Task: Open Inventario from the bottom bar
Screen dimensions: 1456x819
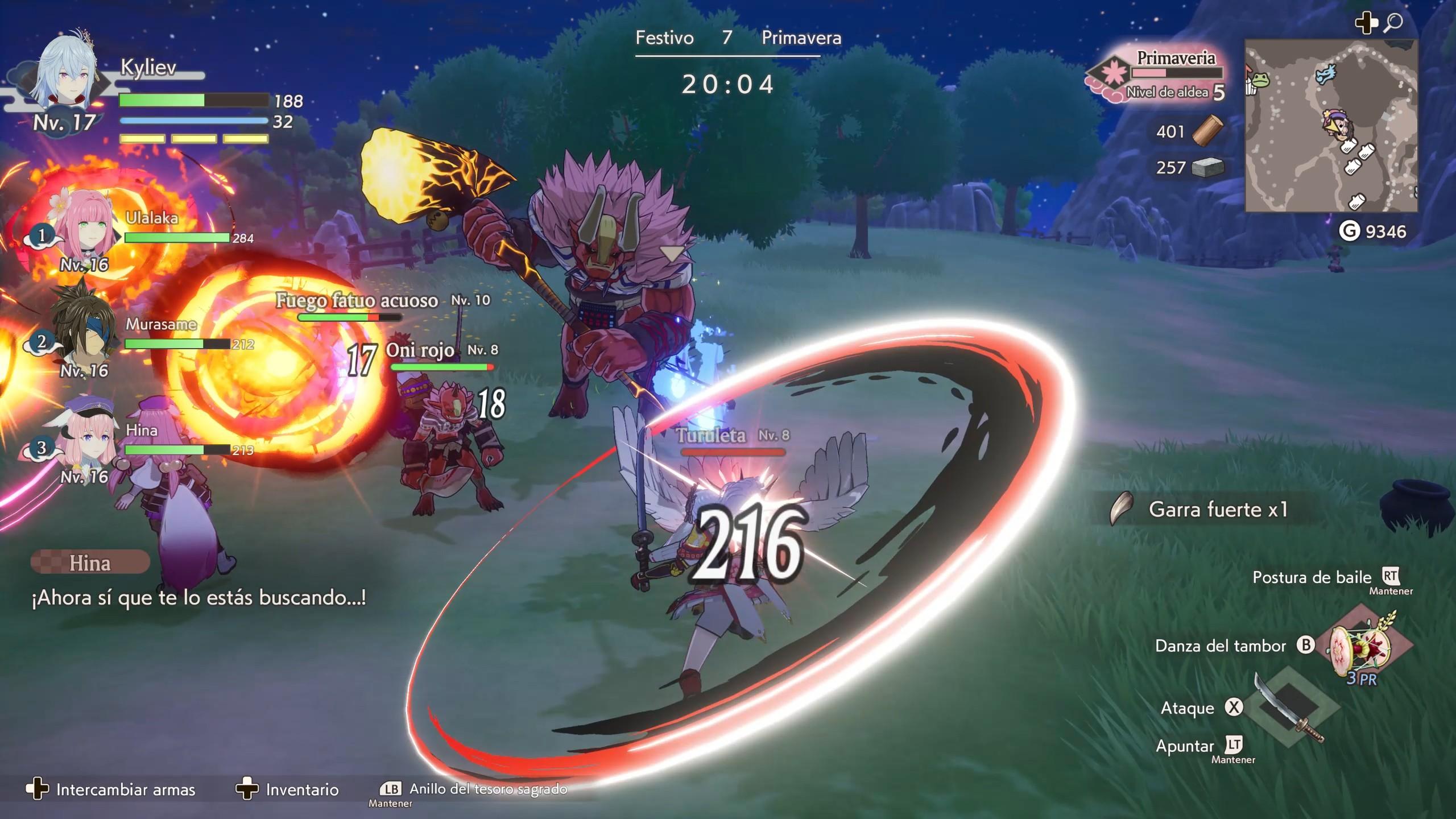Action: pyautogui.click(x=288, y=789)
